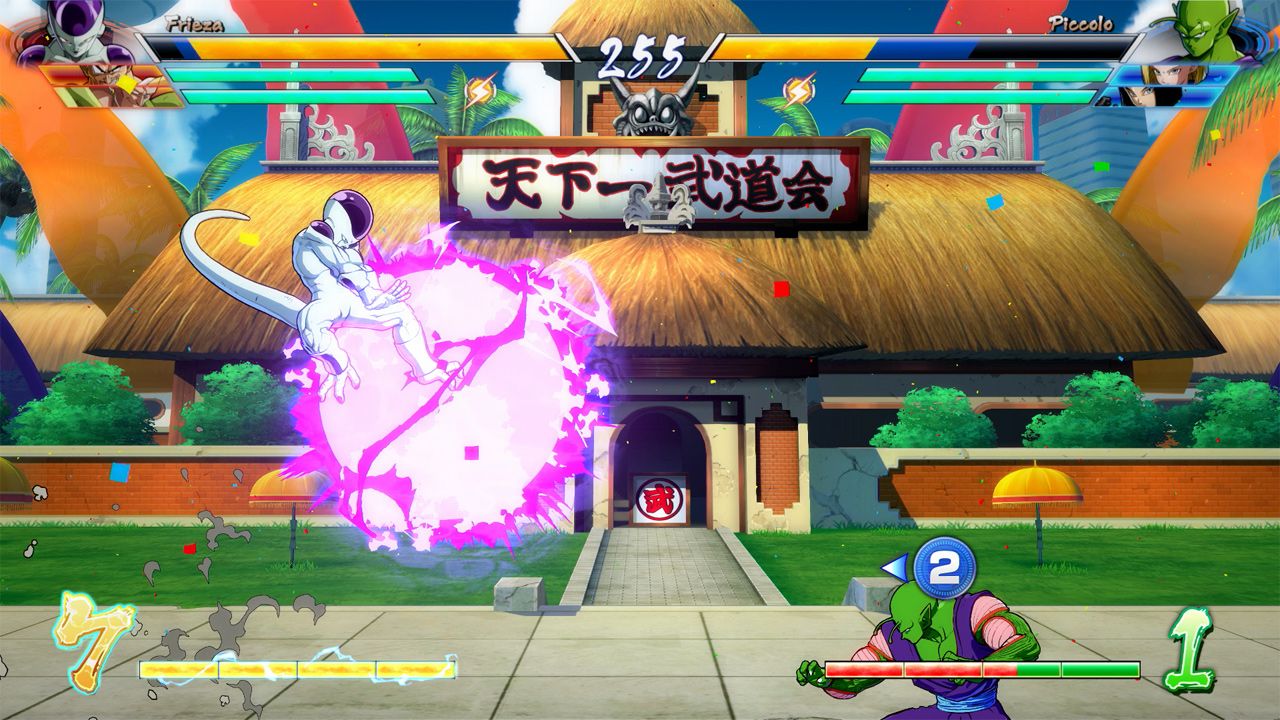Viewport: 1280px width, 720px height.
Task: Click the Frieza name label
Action: click(x=196, y=28)
